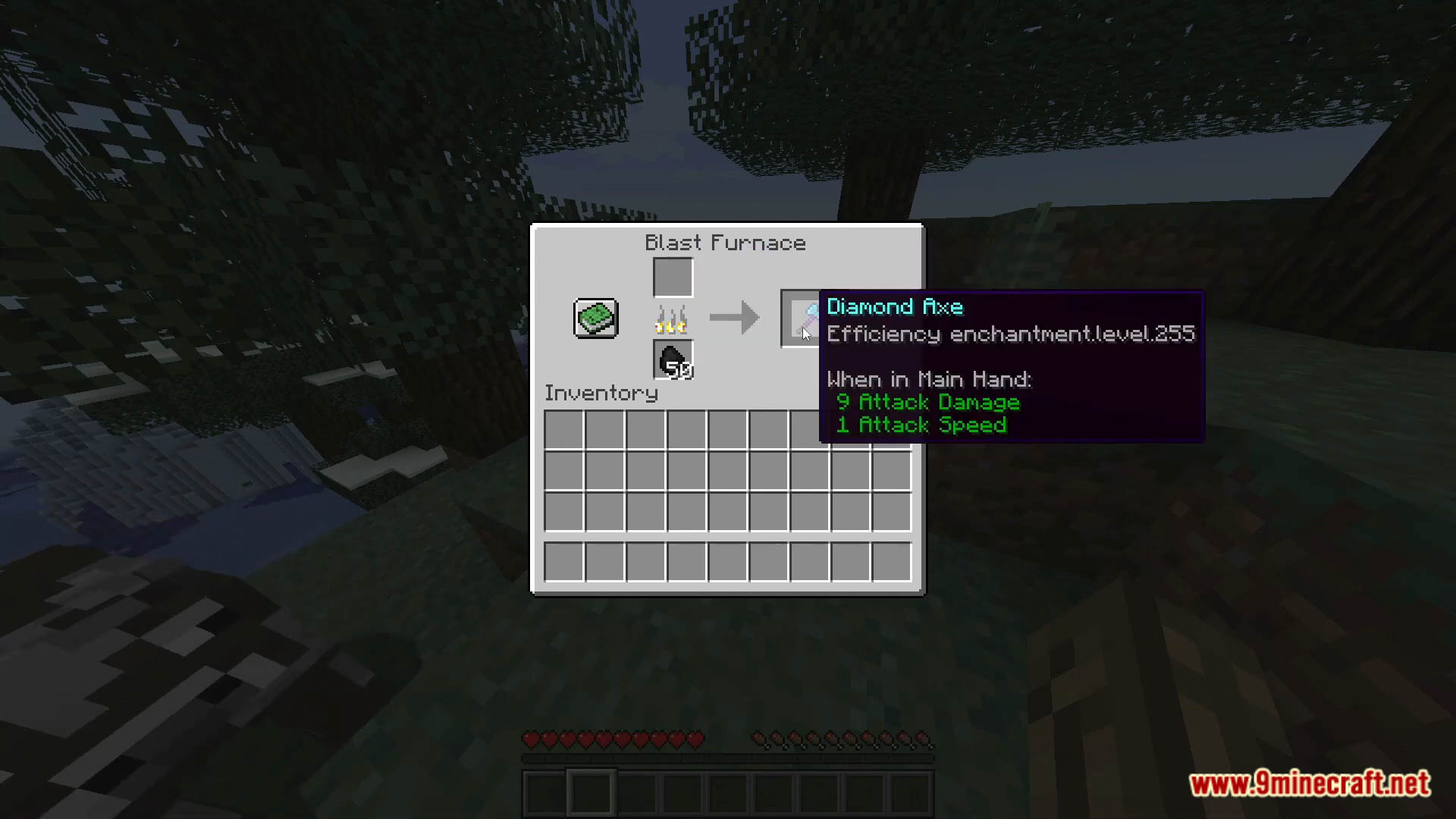
Task: Click the Inventory section label
Action: pyautogui.click(x=600, y=393)
